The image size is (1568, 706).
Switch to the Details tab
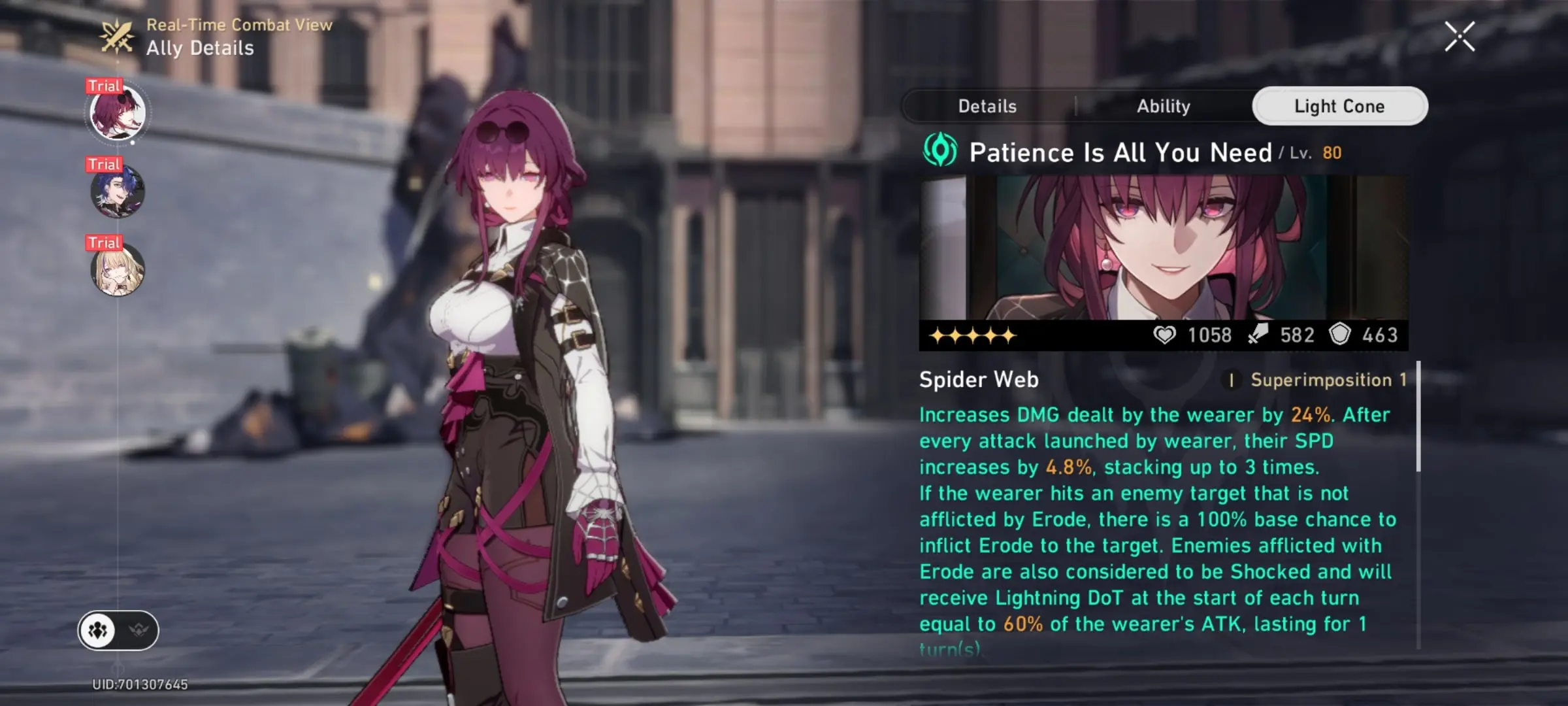pos(987,107)
